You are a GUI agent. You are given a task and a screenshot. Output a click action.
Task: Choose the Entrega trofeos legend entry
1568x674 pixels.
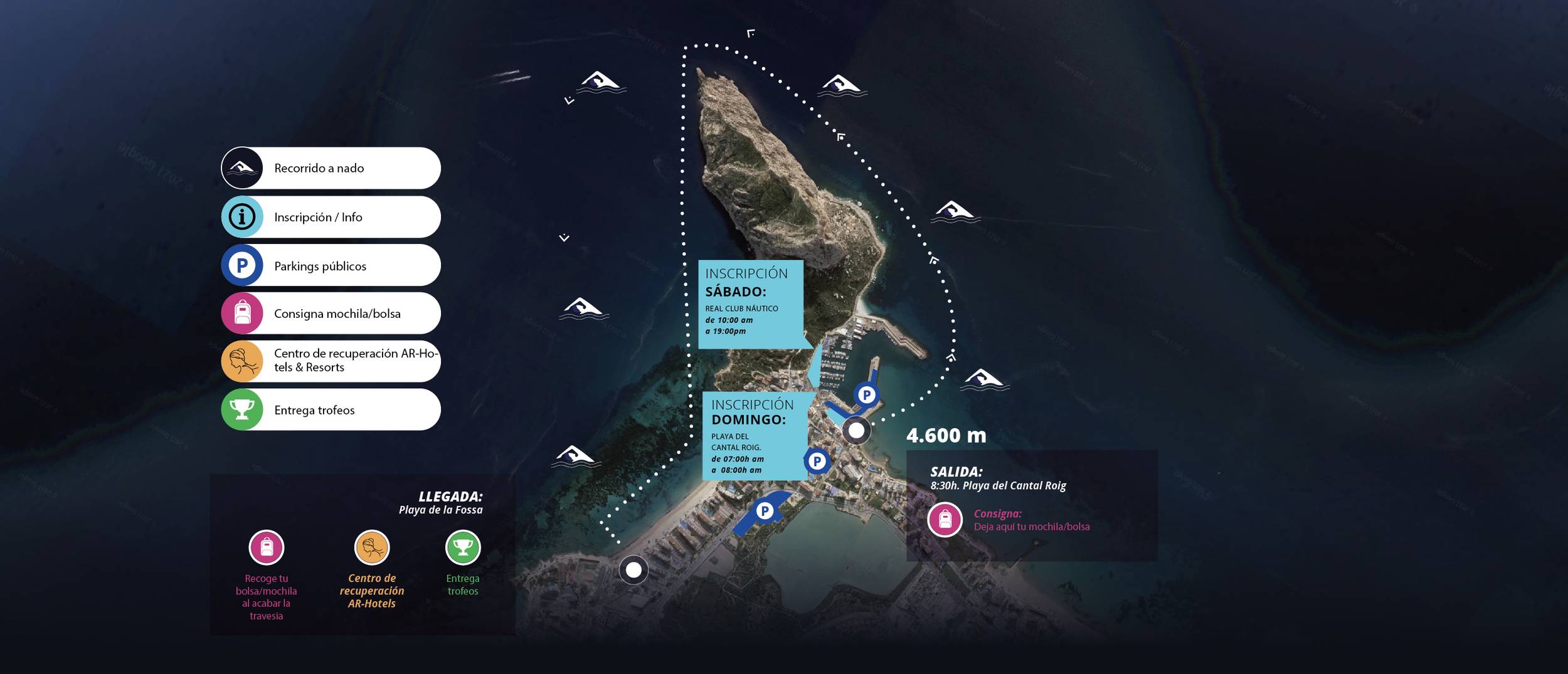pos(331,409)
